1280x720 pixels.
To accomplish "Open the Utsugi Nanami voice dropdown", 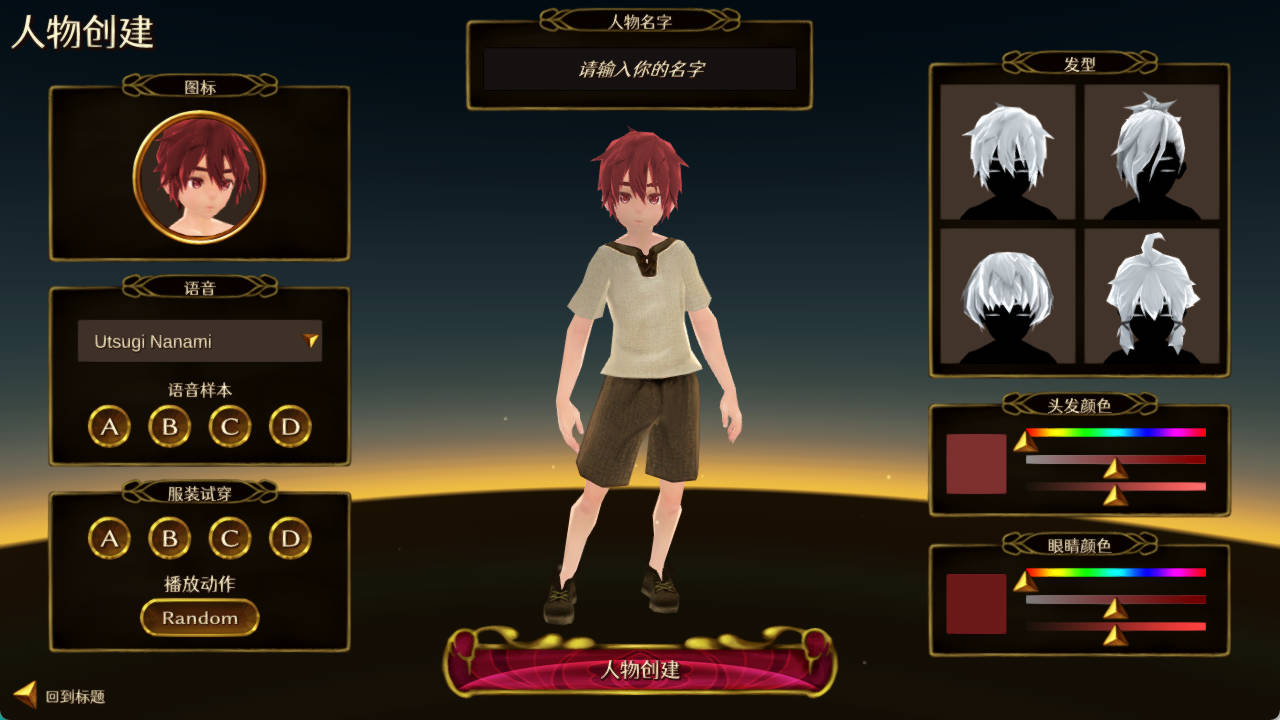I will (199, 341).
